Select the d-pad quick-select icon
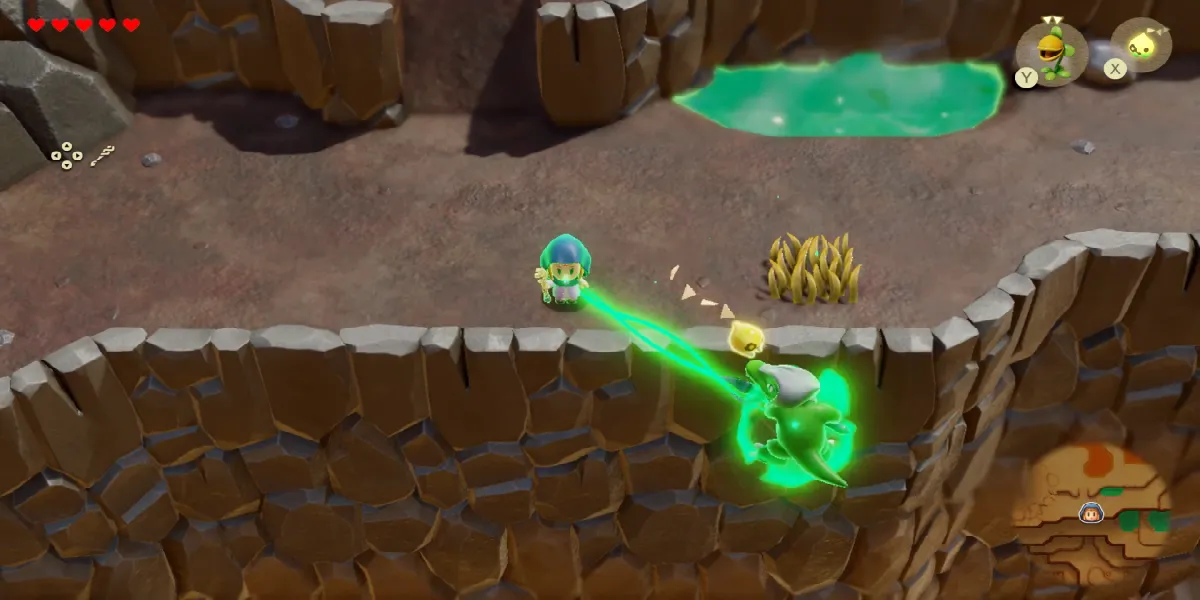 click(x=66, y=154)
